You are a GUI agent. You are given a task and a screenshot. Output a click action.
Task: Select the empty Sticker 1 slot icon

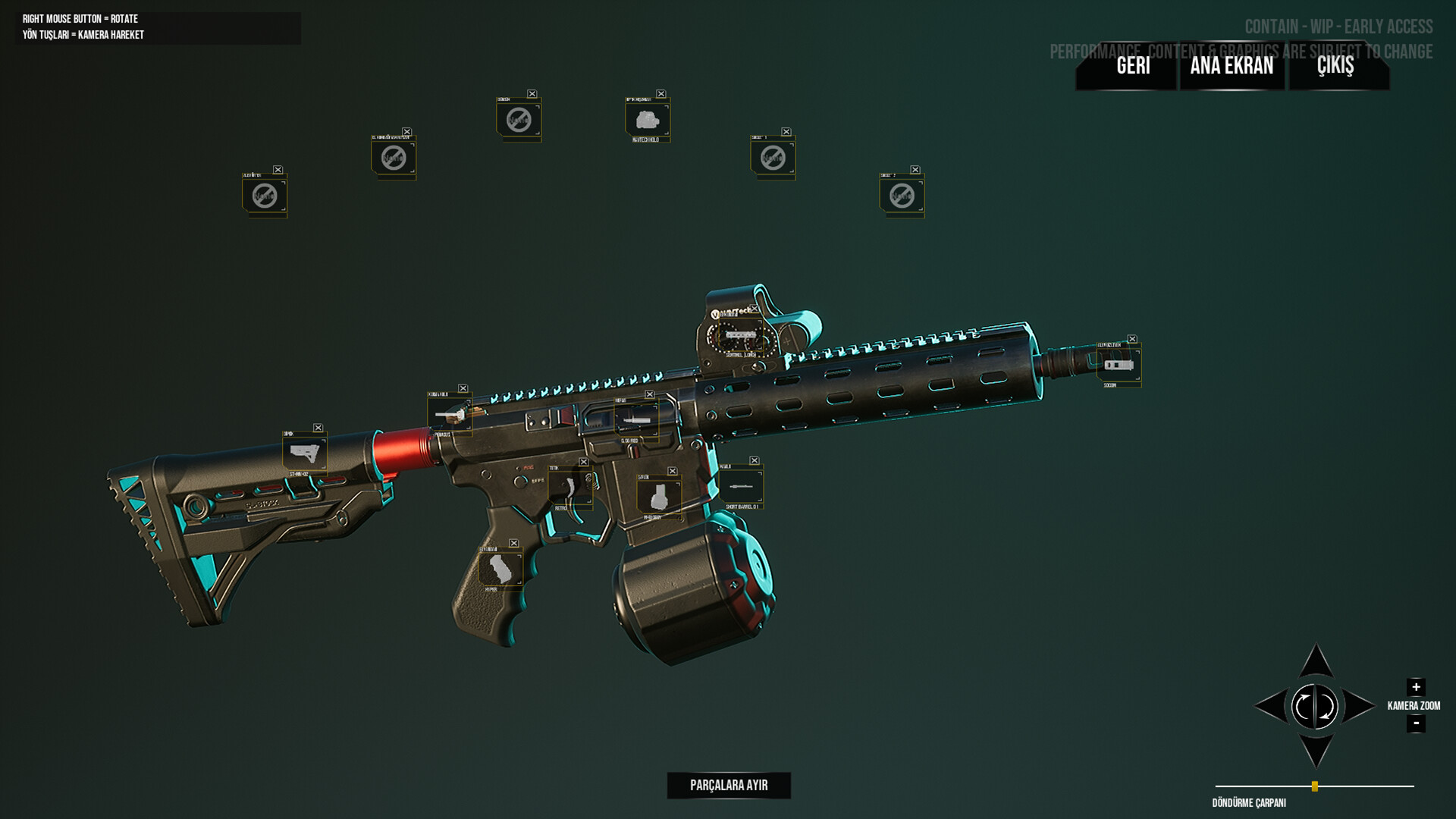coord(770,158)
